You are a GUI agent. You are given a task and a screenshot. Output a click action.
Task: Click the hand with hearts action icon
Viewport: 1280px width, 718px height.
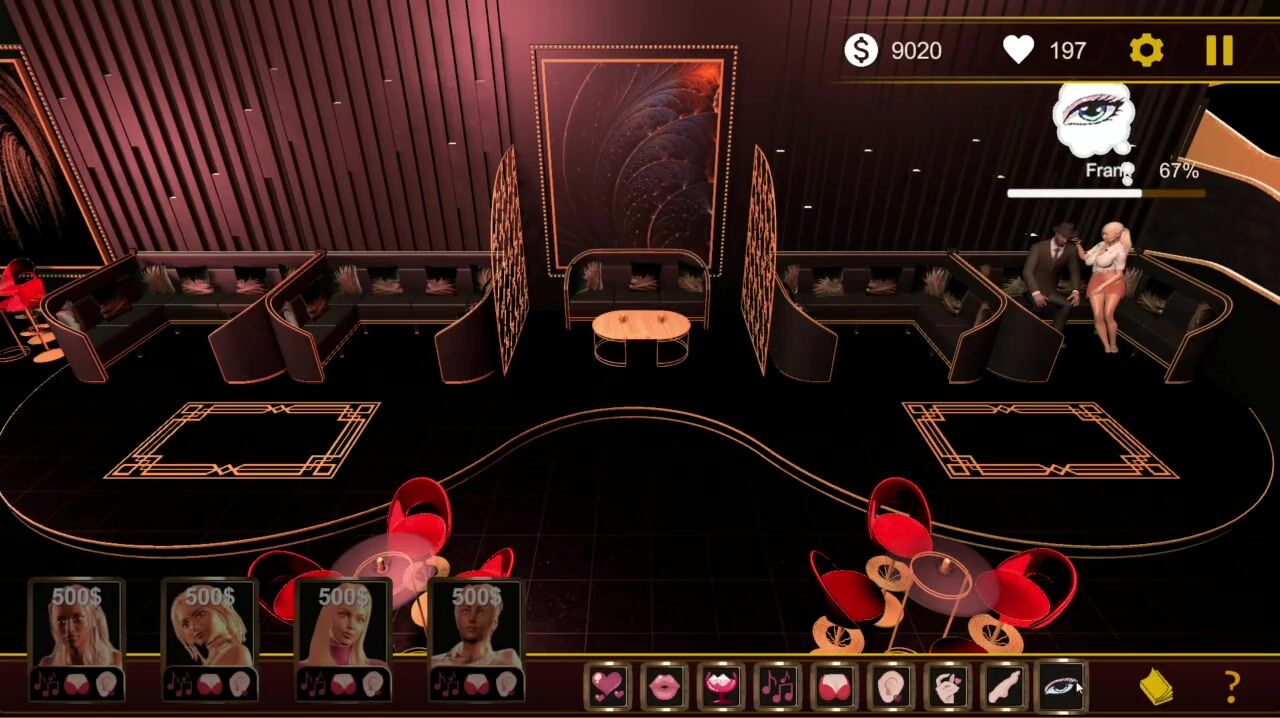(x=948, y=686)
